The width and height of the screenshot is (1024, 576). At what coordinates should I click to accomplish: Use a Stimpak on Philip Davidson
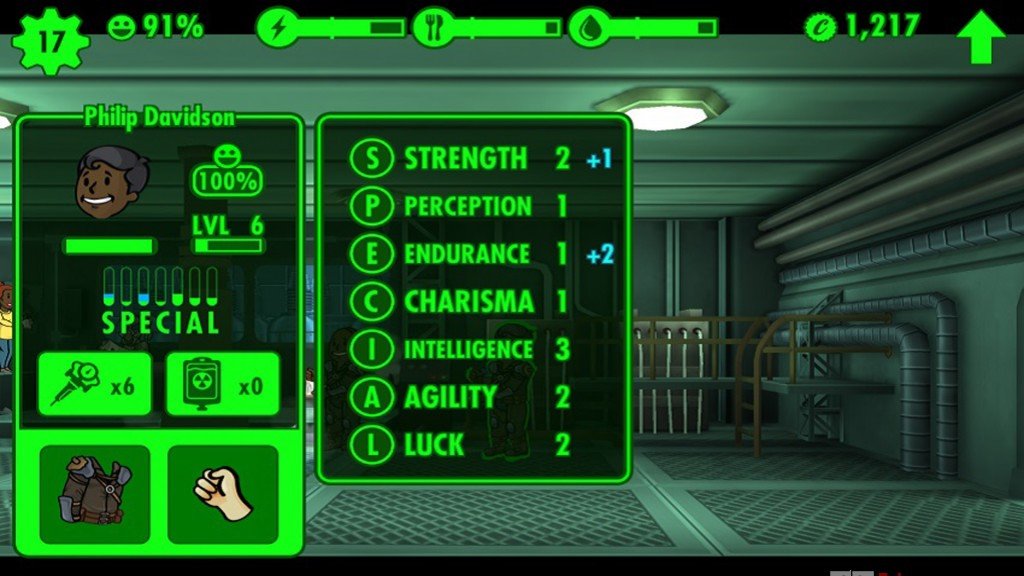[x=95, y=384]
